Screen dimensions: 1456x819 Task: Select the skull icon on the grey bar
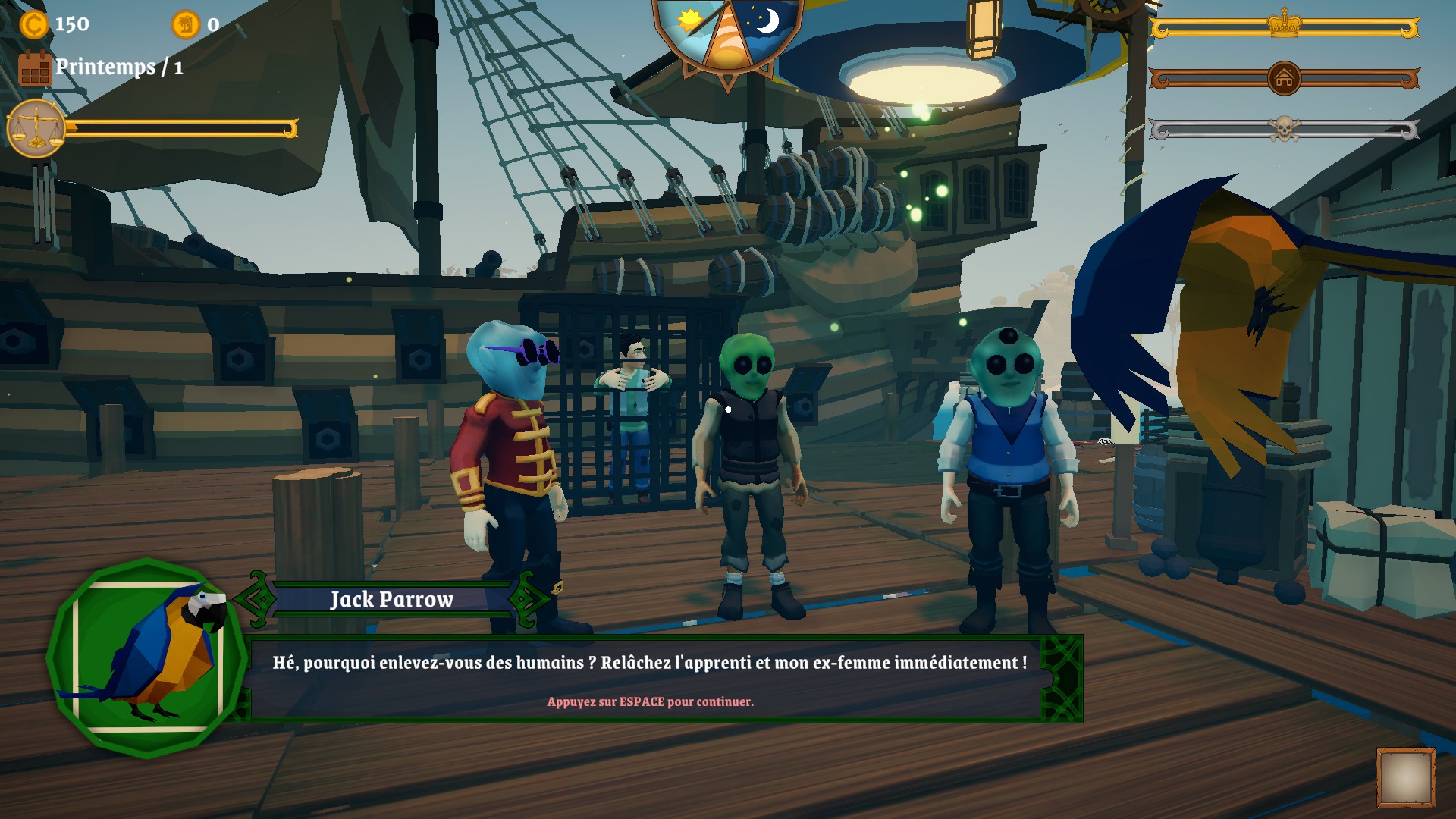(x=1284, y=130)
